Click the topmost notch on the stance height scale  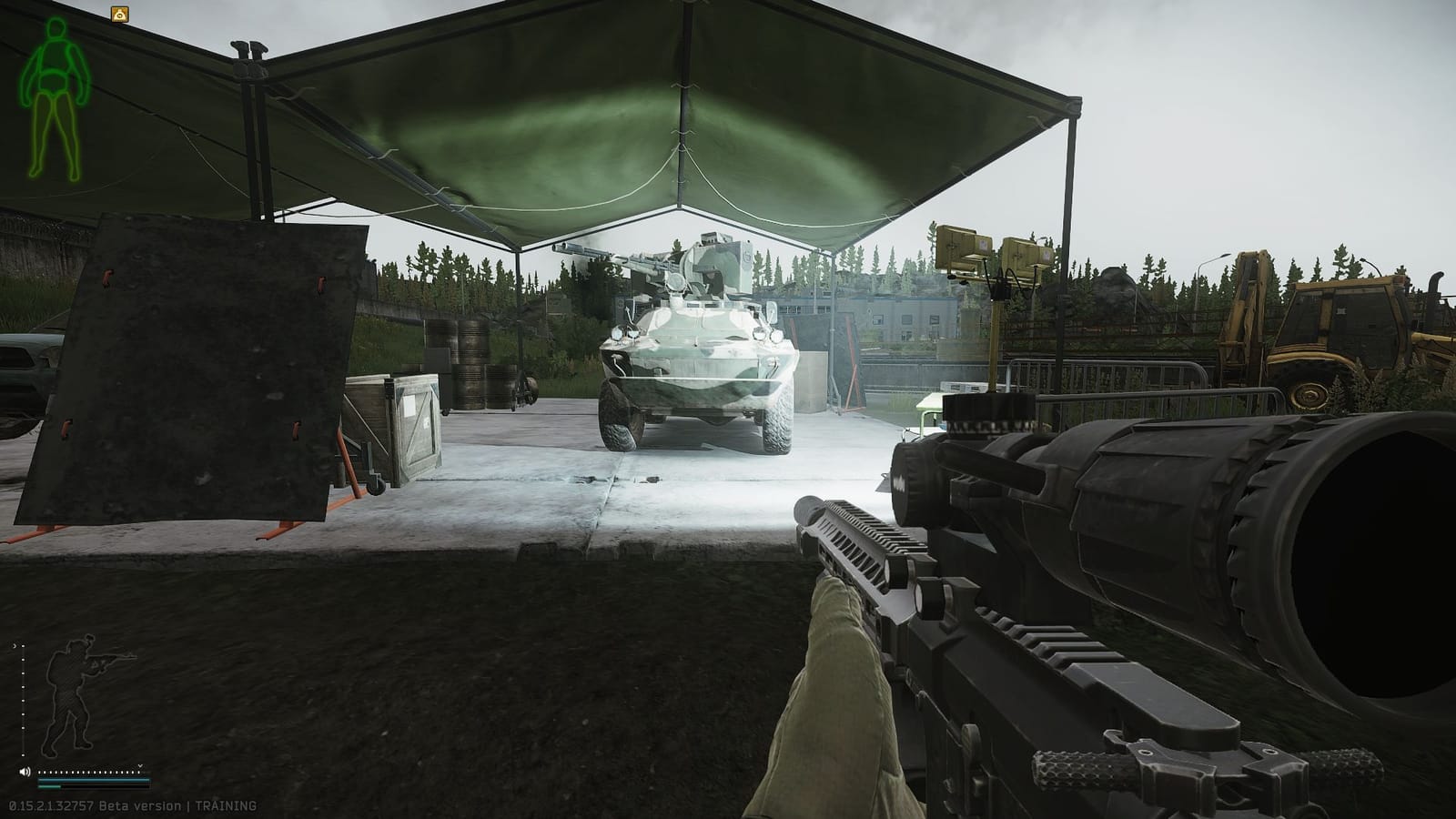click(24, 647)
